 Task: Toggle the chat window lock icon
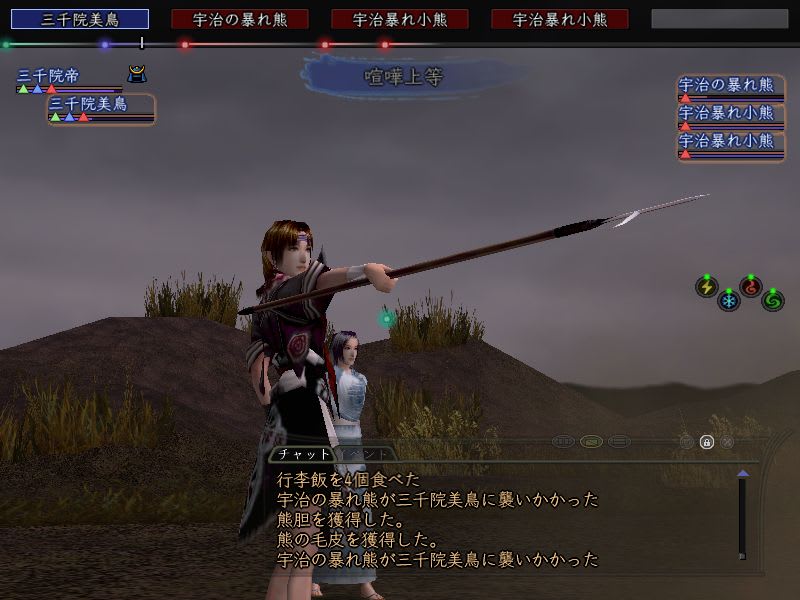pos(706,441)
